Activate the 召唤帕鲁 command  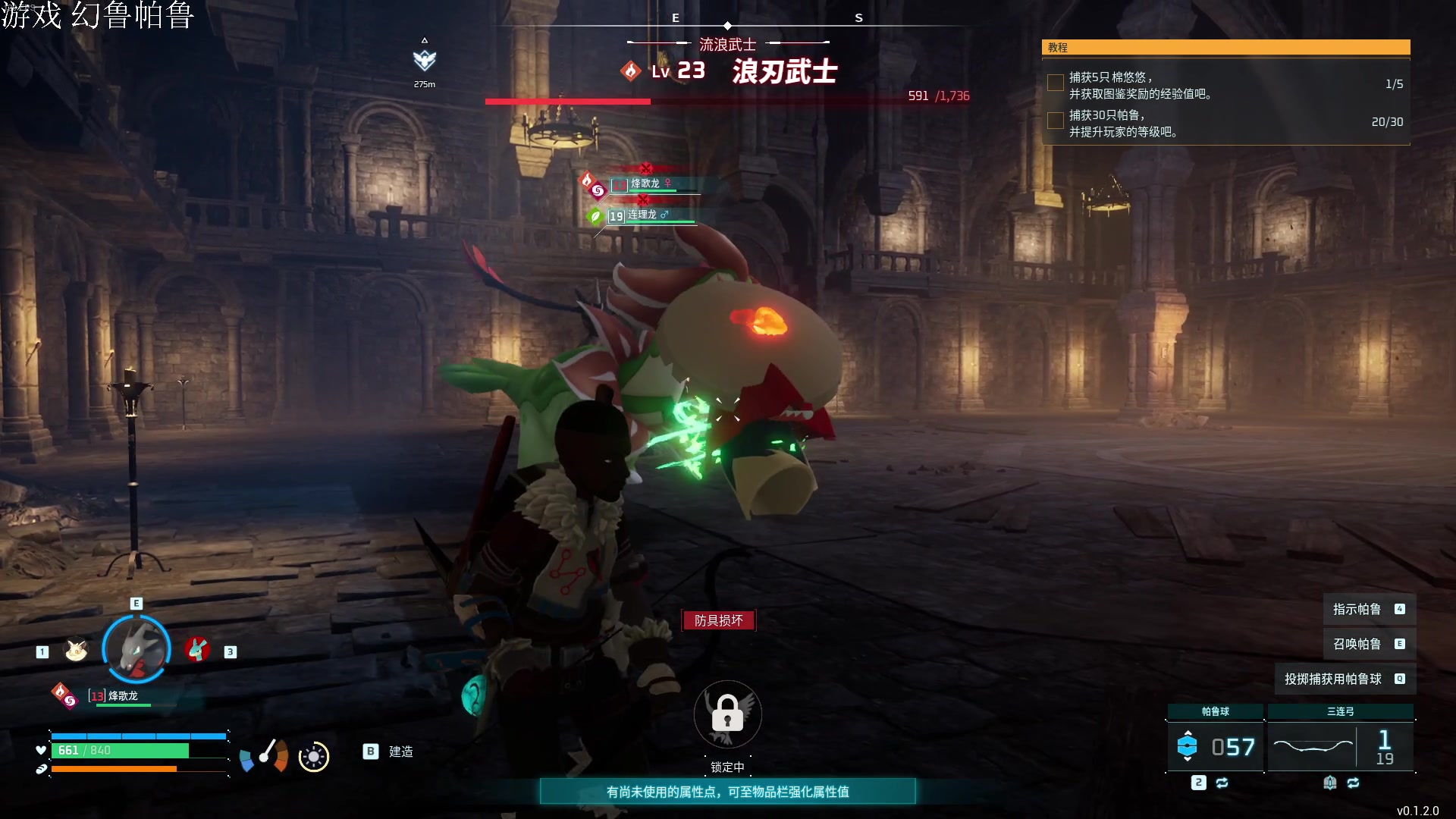coord(1357,645)
